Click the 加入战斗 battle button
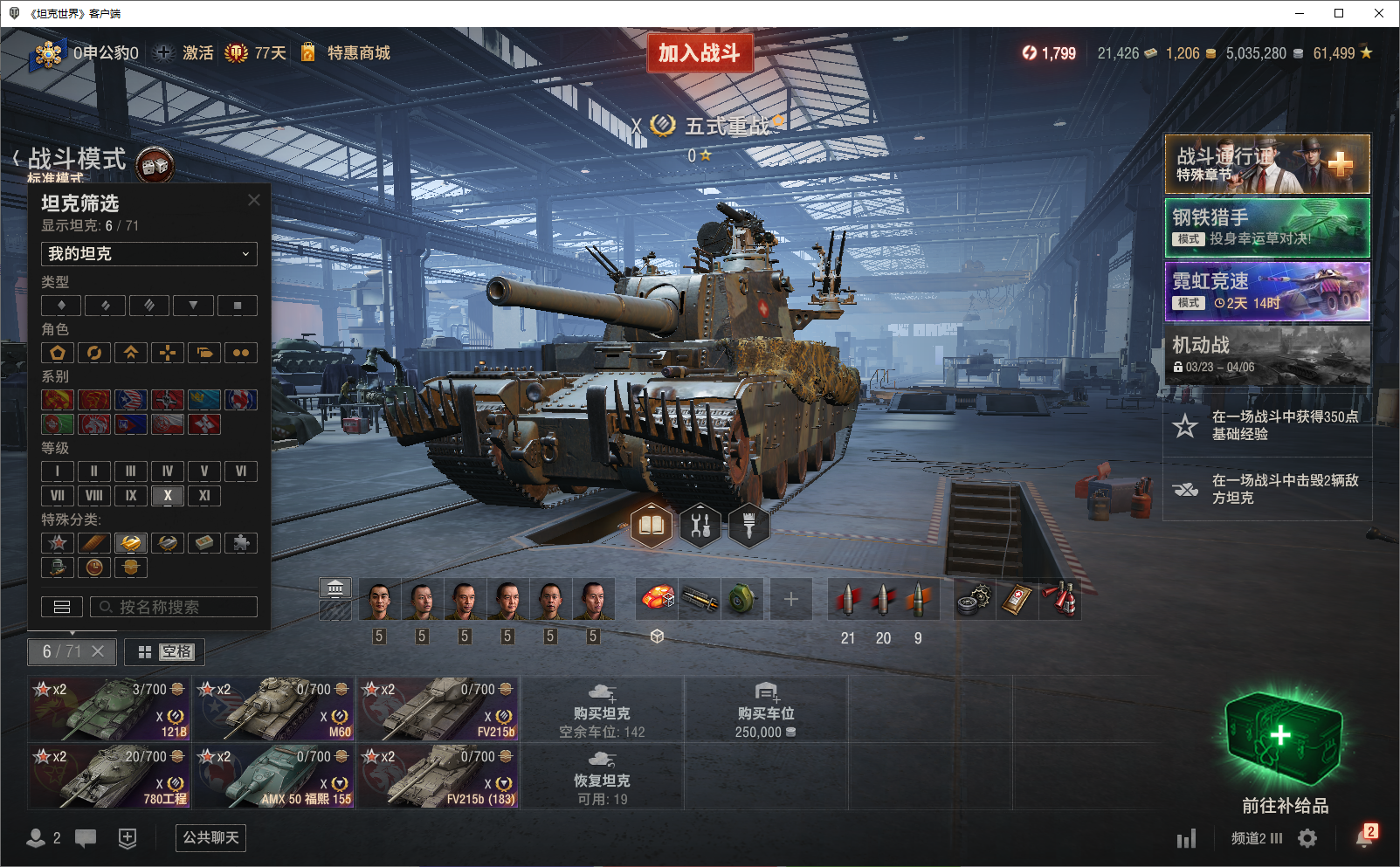This screenshot has width=1400, height=867. (699, 53)
